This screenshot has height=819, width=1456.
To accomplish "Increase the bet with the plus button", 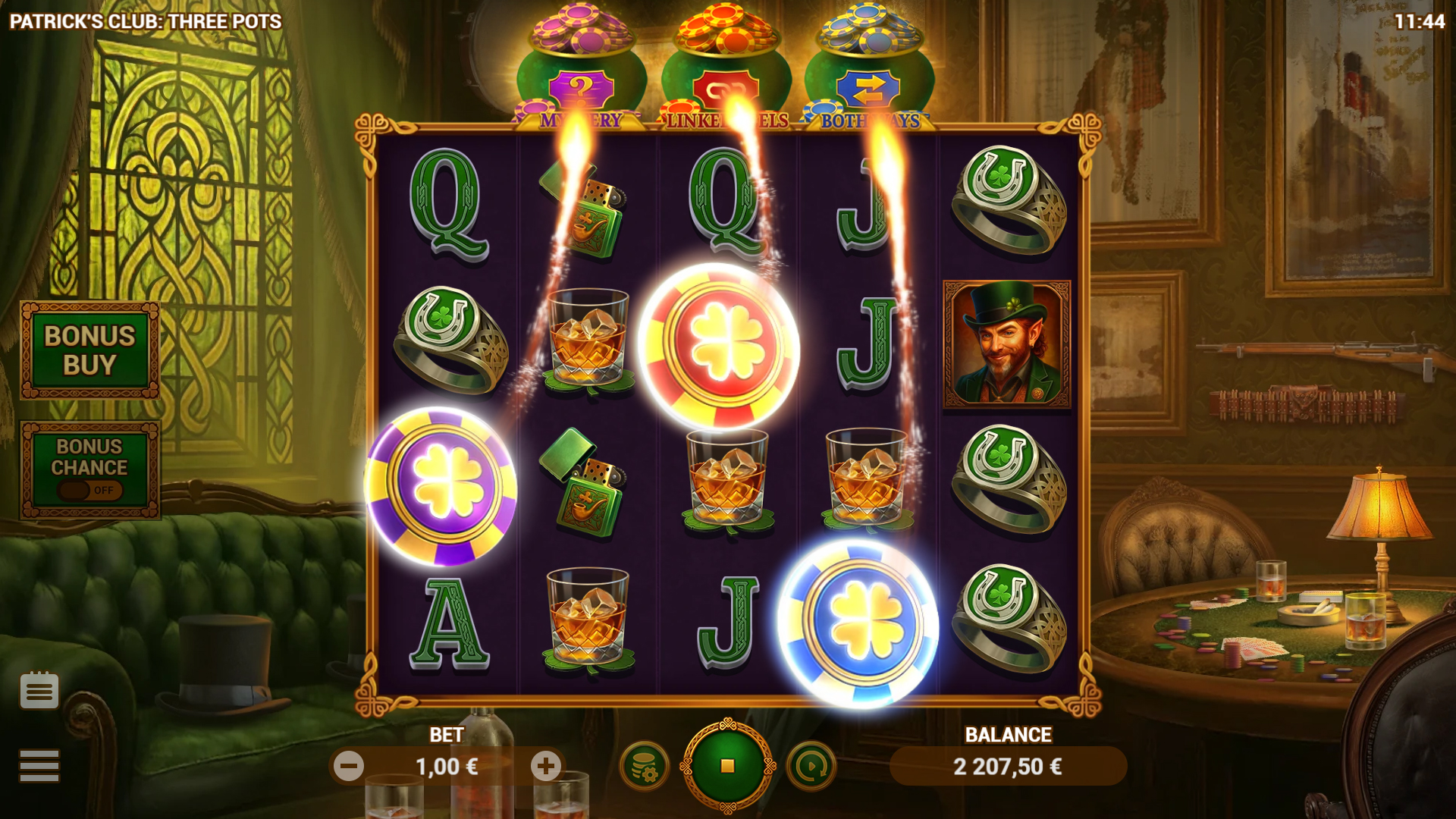I will pos(545,767).
